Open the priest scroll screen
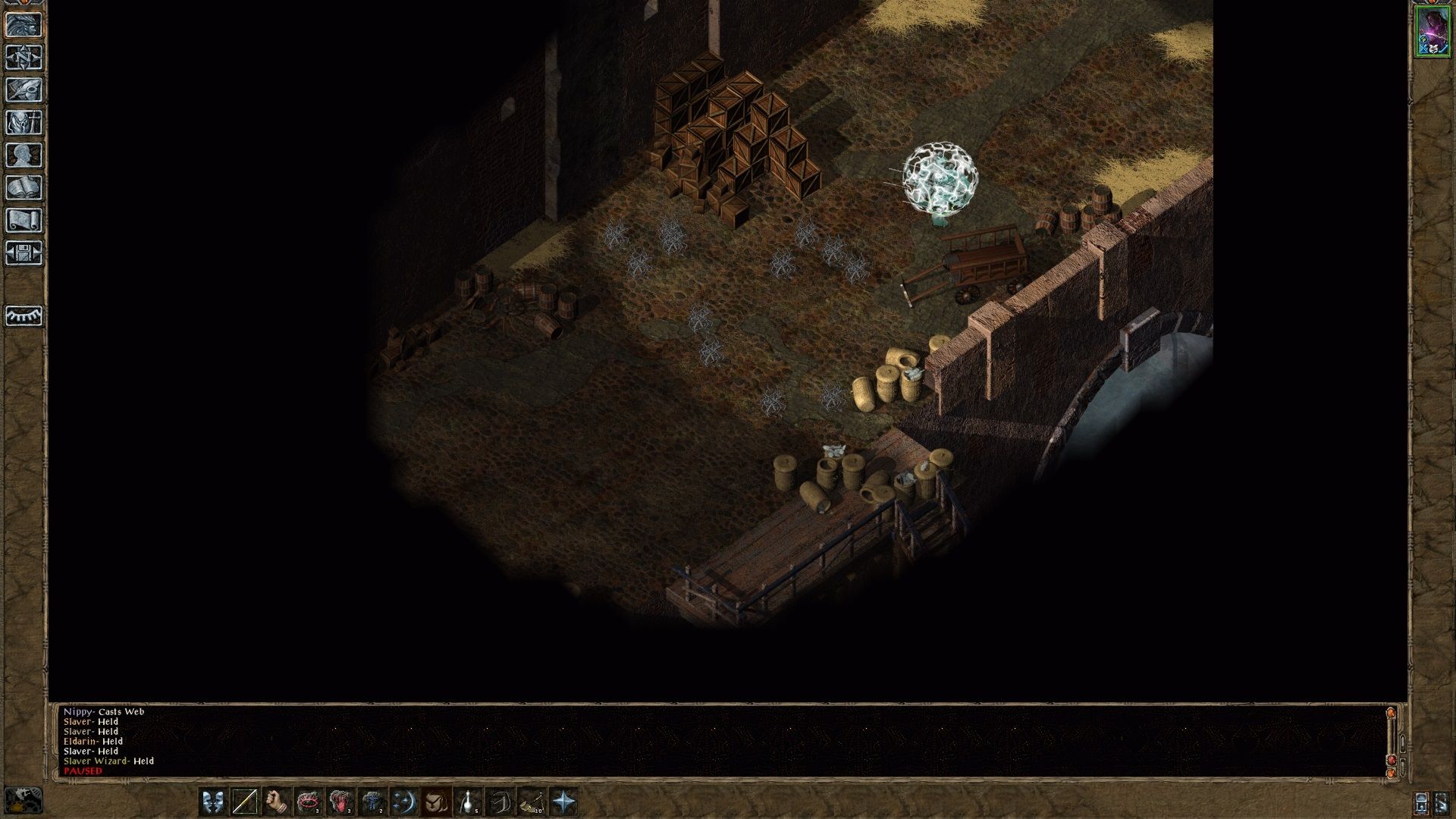 [24, 220]
